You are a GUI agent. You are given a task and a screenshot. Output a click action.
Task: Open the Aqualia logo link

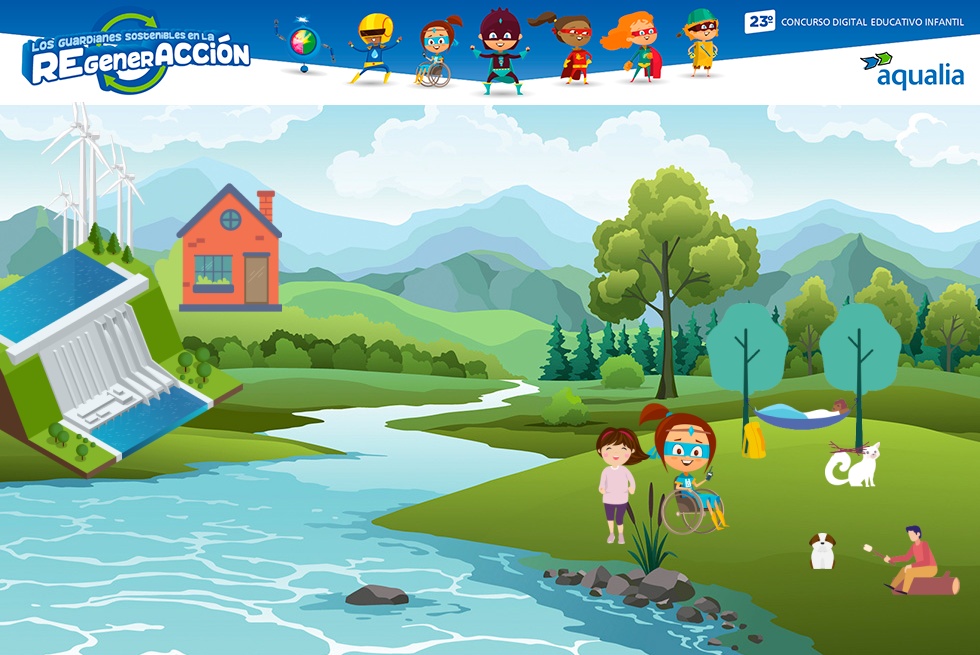pos(912,71)
